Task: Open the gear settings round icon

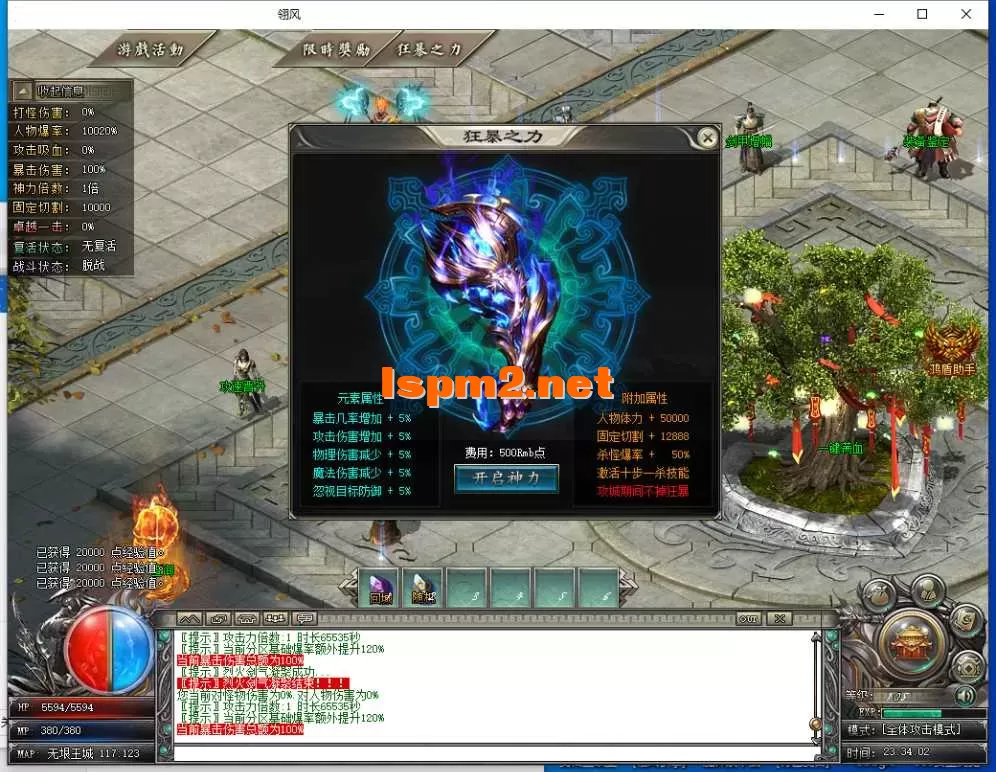Action: tap(968, 664)
